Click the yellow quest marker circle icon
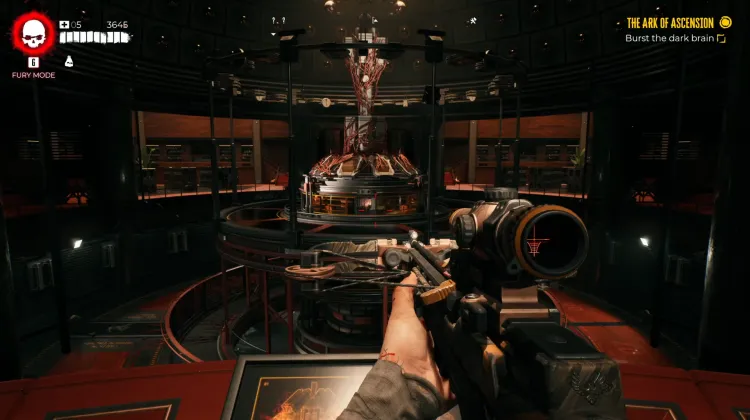Viewport: 750px width, 420px height. [x=725, y=23]
